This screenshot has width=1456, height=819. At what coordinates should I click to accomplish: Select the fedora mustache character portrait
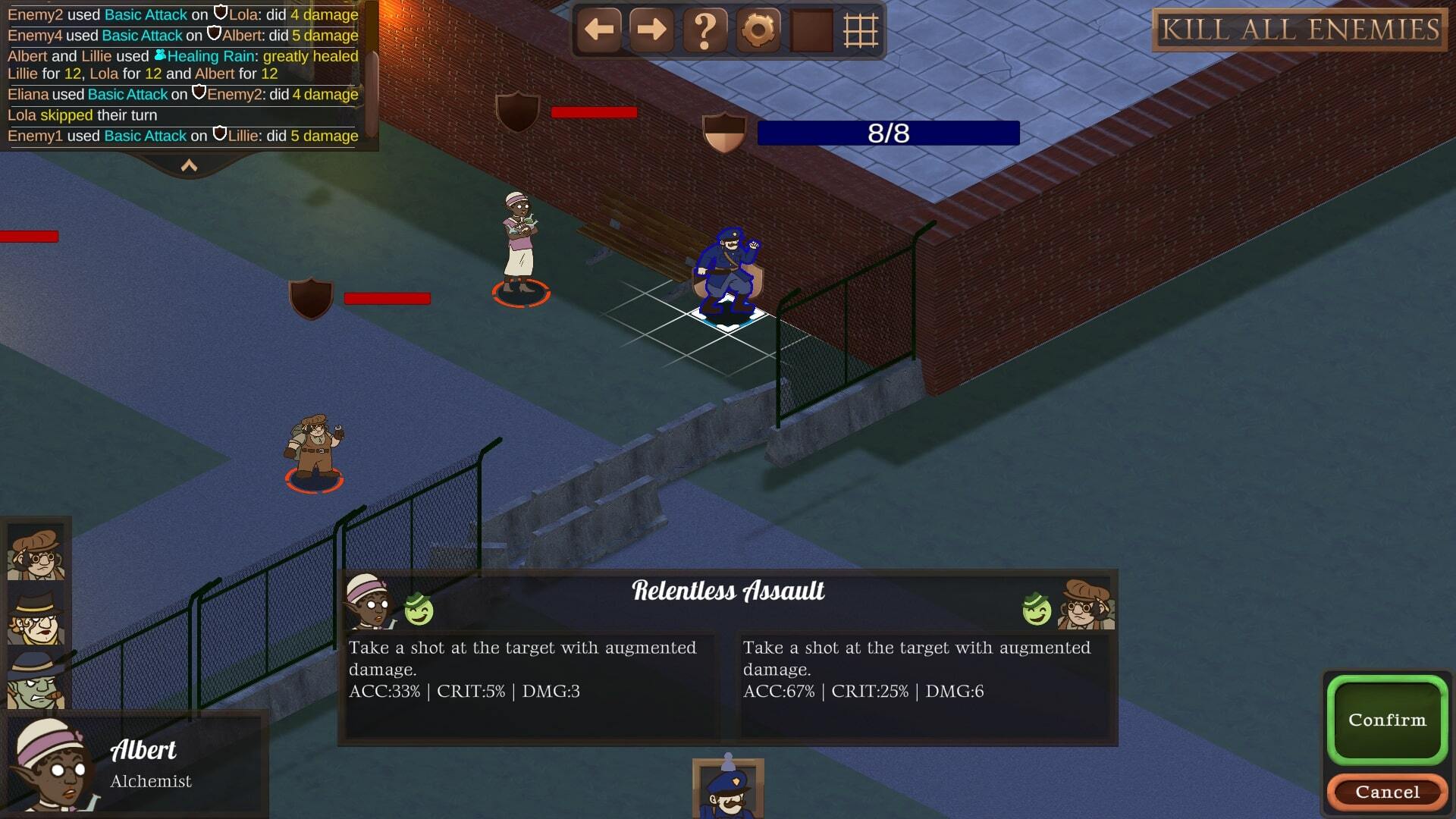pos(36,616)
